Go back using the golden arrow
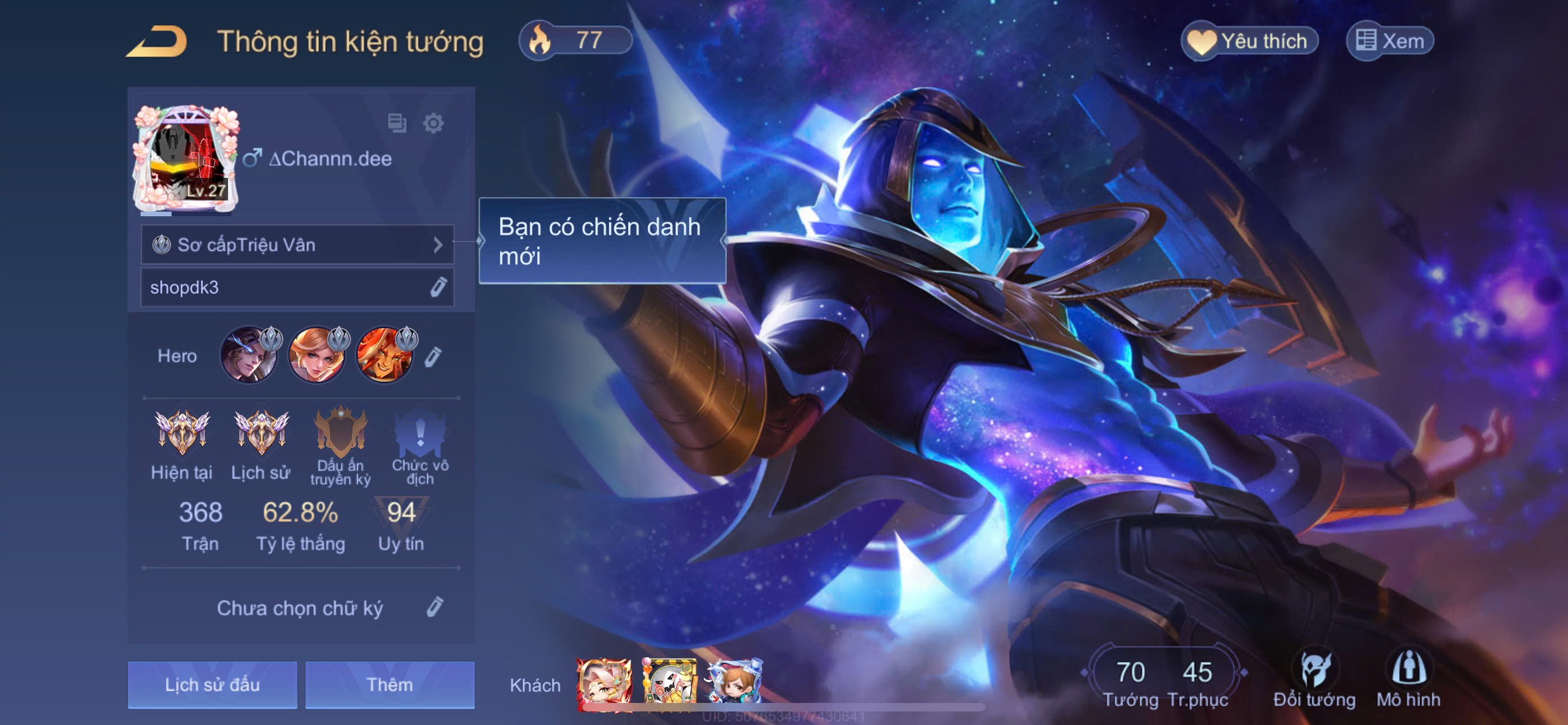 [x=157, y=42]
